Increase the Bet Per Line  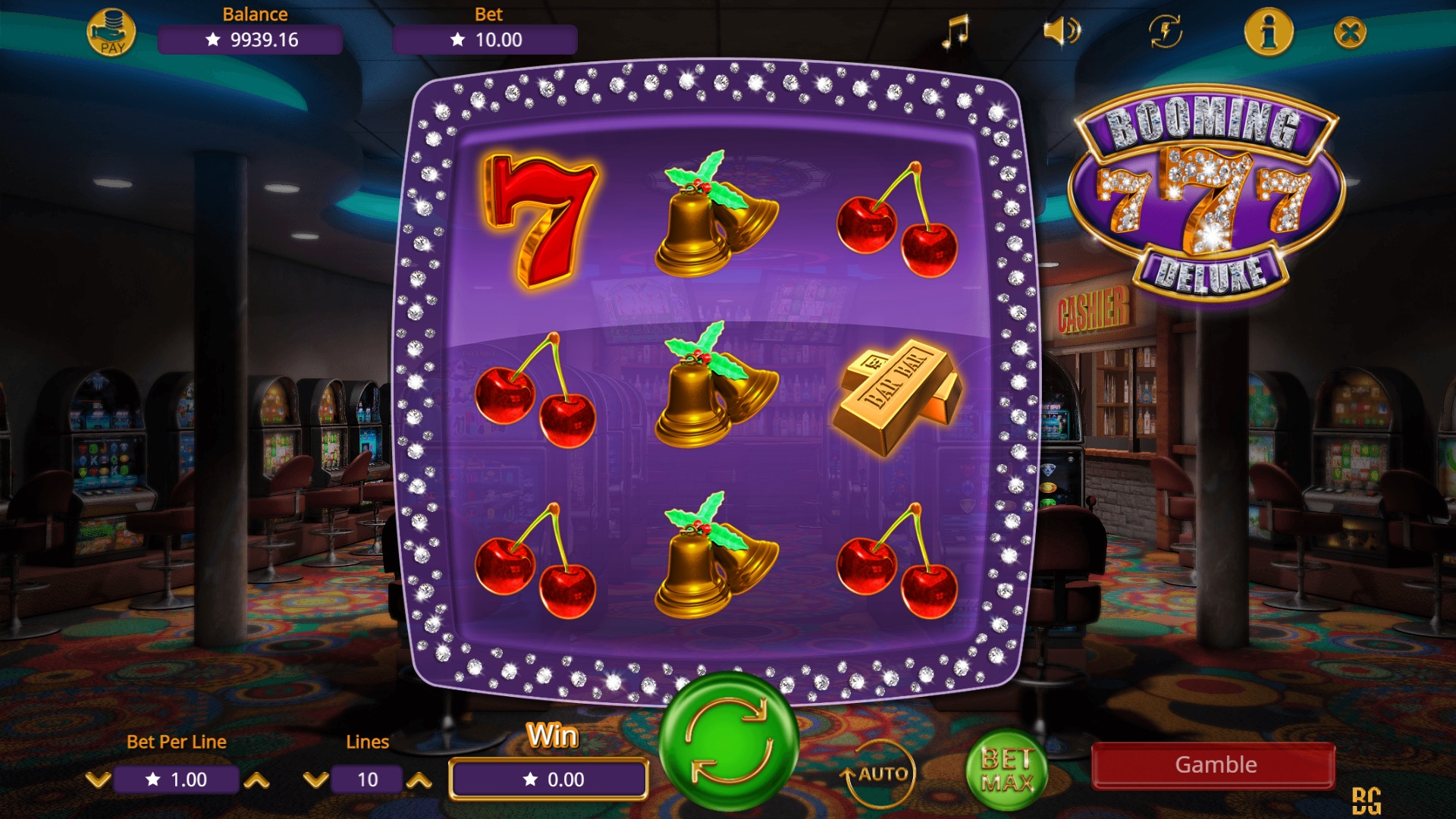[257, 780]
